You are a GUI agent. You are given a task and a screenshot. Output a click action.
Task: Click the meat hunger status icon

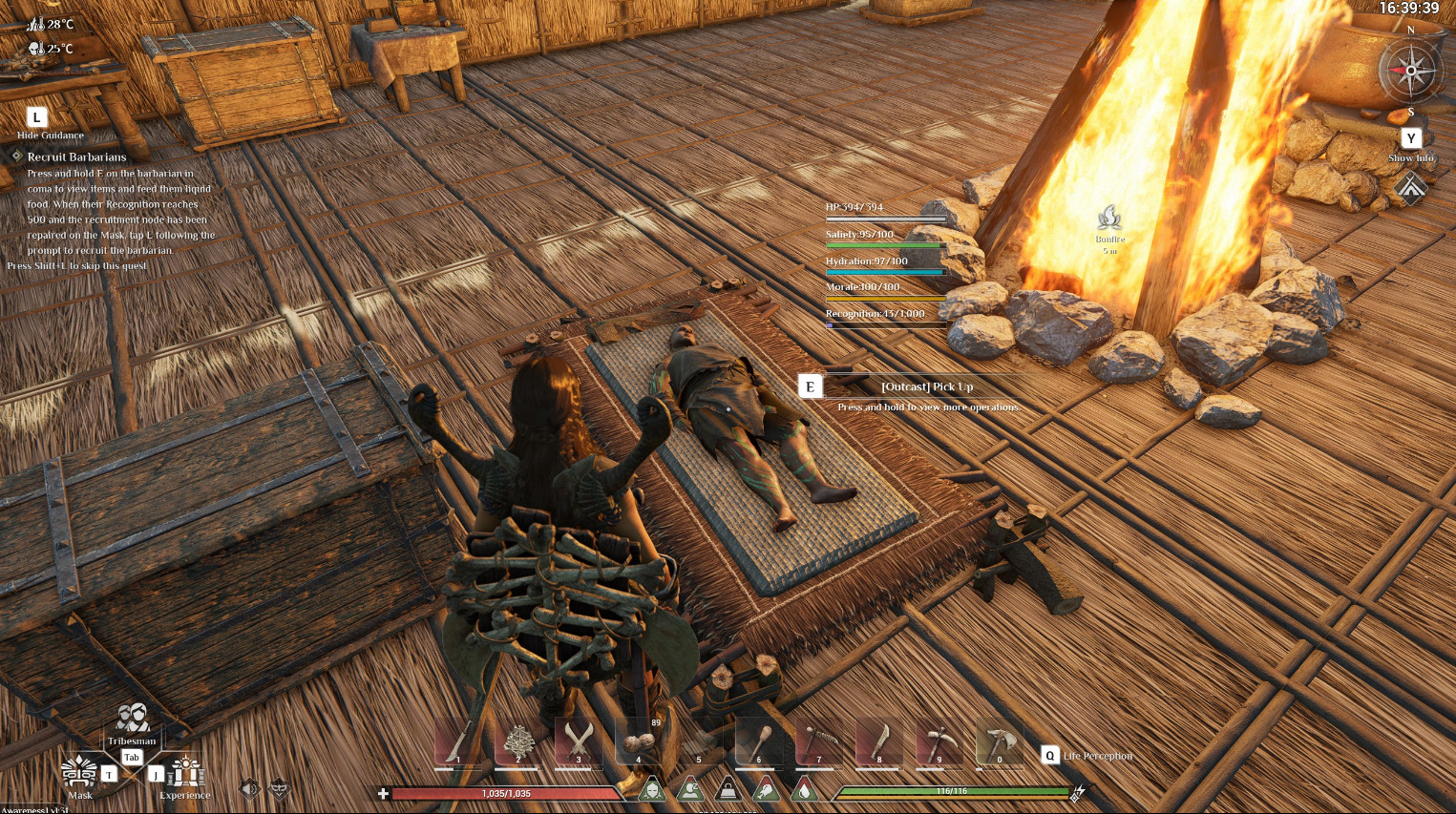tap(766, 790)
